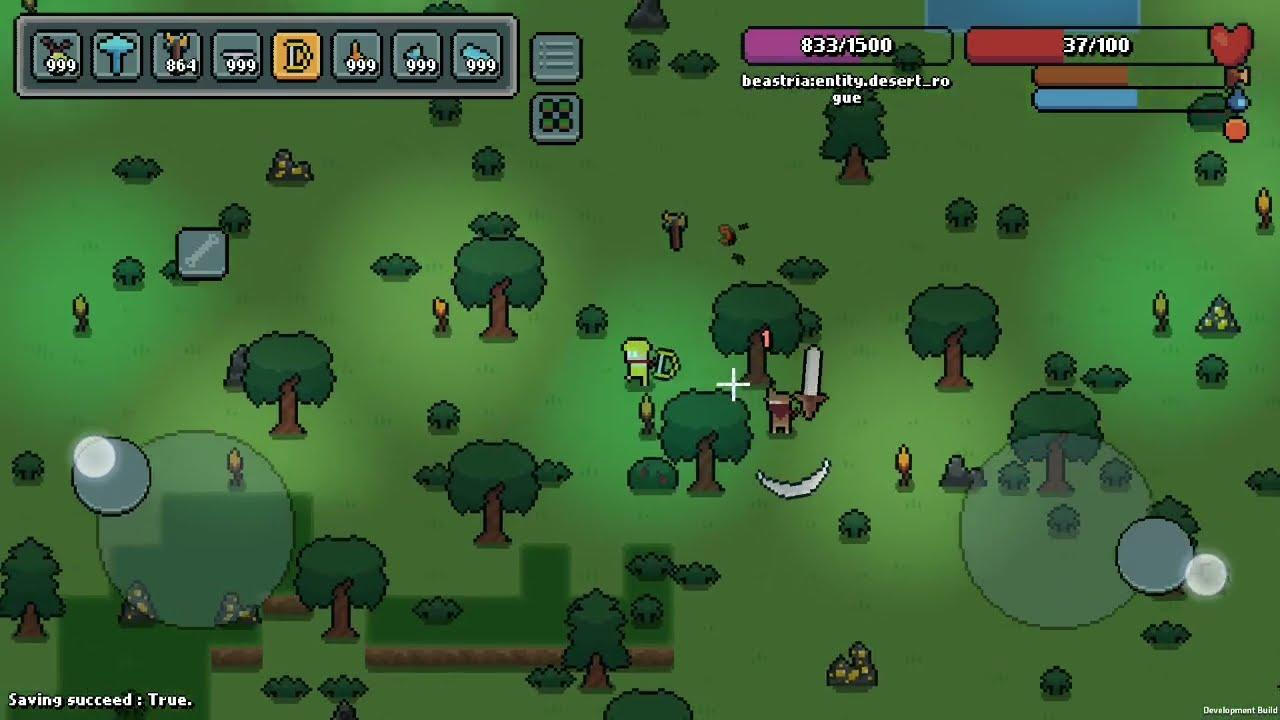Select the torch item in slot six
The height and width of the screenshot is (720, 1280).
pos(357,55)
